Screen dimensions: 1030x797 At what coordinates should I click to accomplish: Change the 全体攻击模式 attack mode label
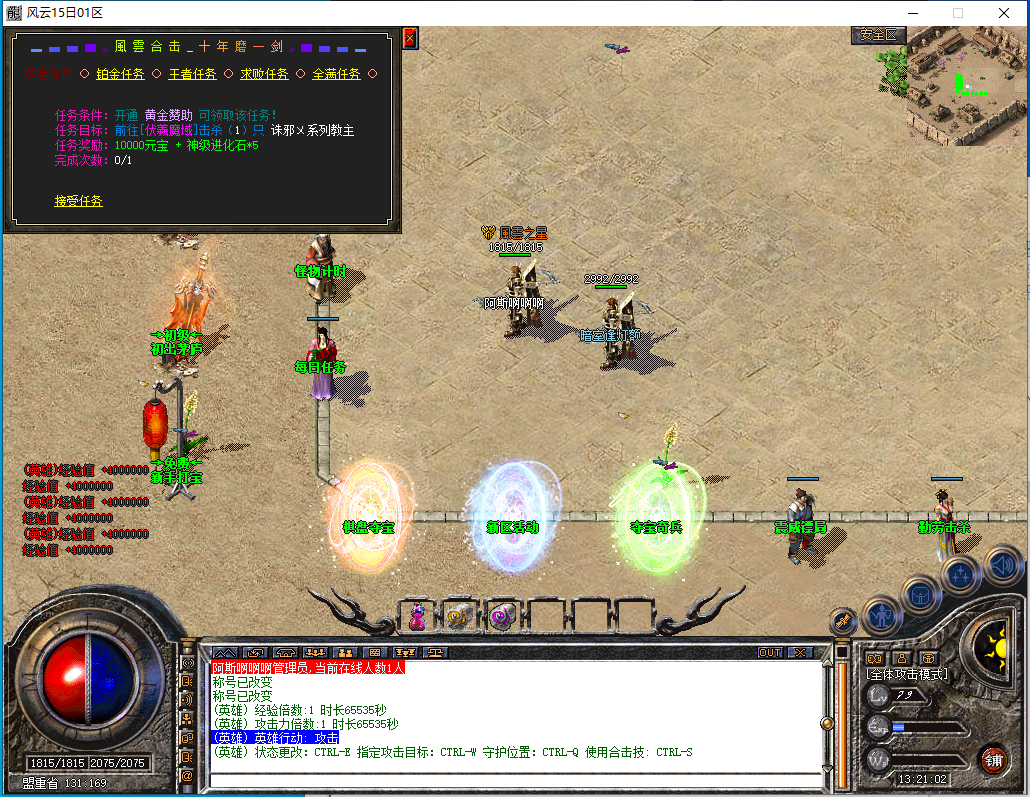pos(906,674)
